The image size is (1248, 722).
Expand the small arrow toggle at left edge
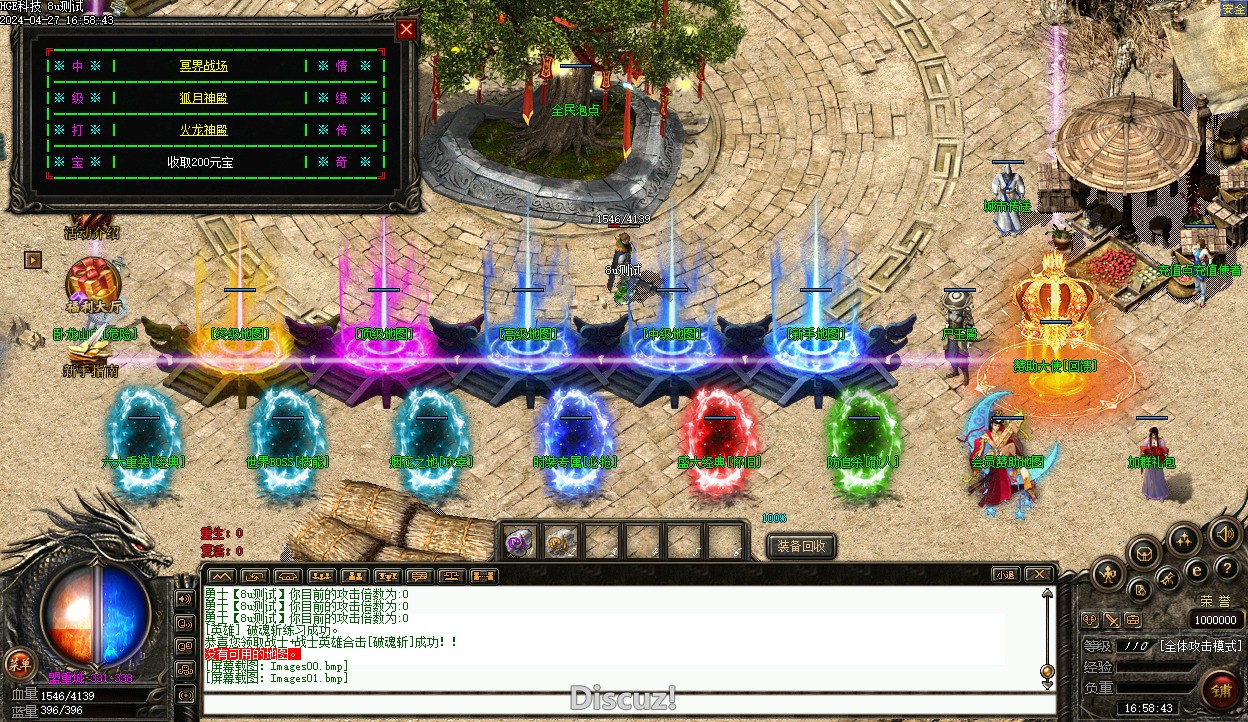pos(34,260)
